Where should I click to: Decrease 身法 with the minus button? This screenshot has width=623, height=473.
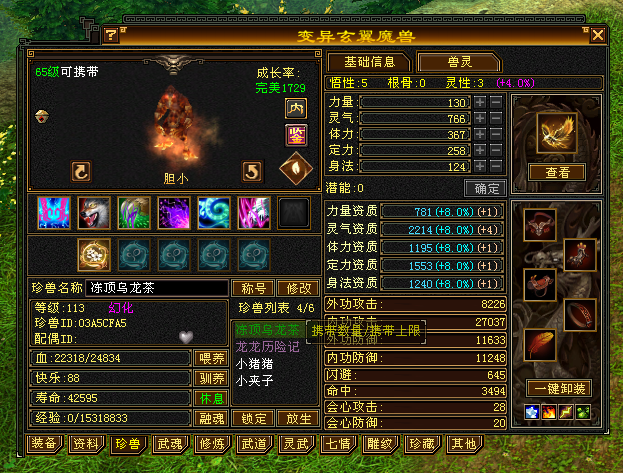[x=496, y=166]
